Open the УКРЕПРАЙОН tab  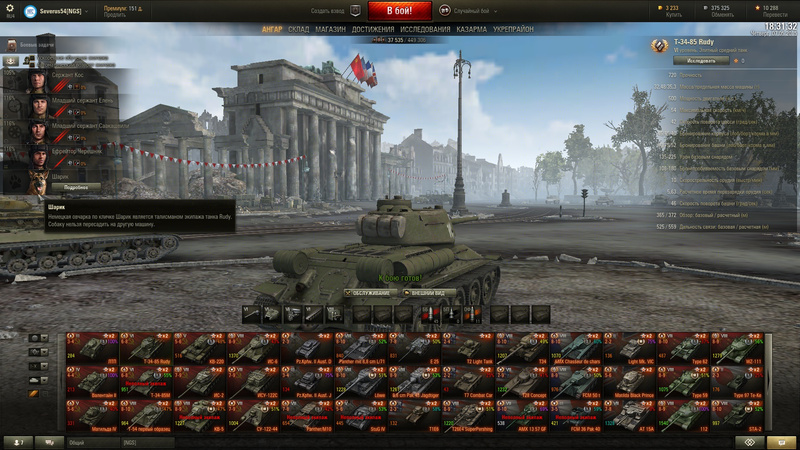pos(513,29)
